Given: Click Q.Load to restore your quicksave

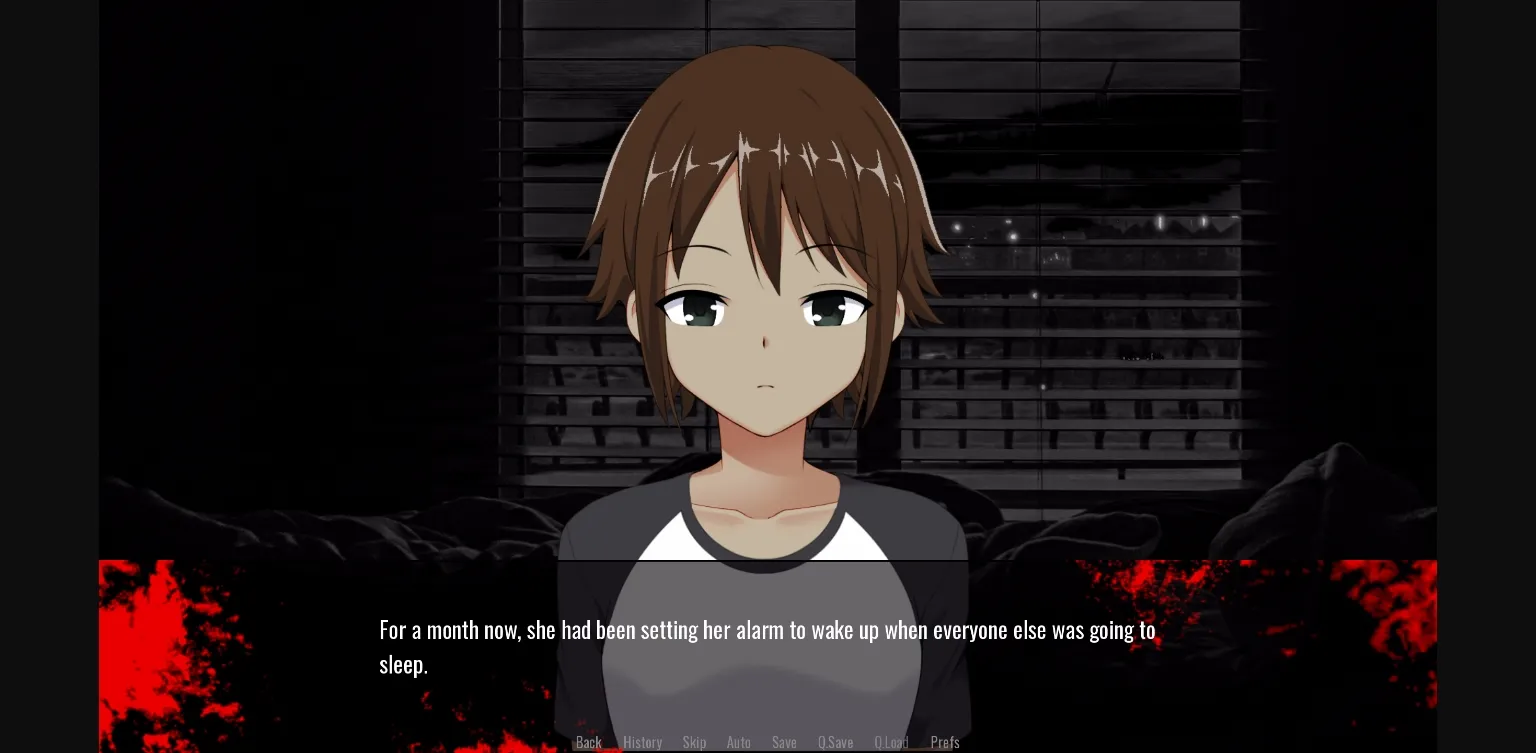Looking at the screenshot, I should pos(891,742).
